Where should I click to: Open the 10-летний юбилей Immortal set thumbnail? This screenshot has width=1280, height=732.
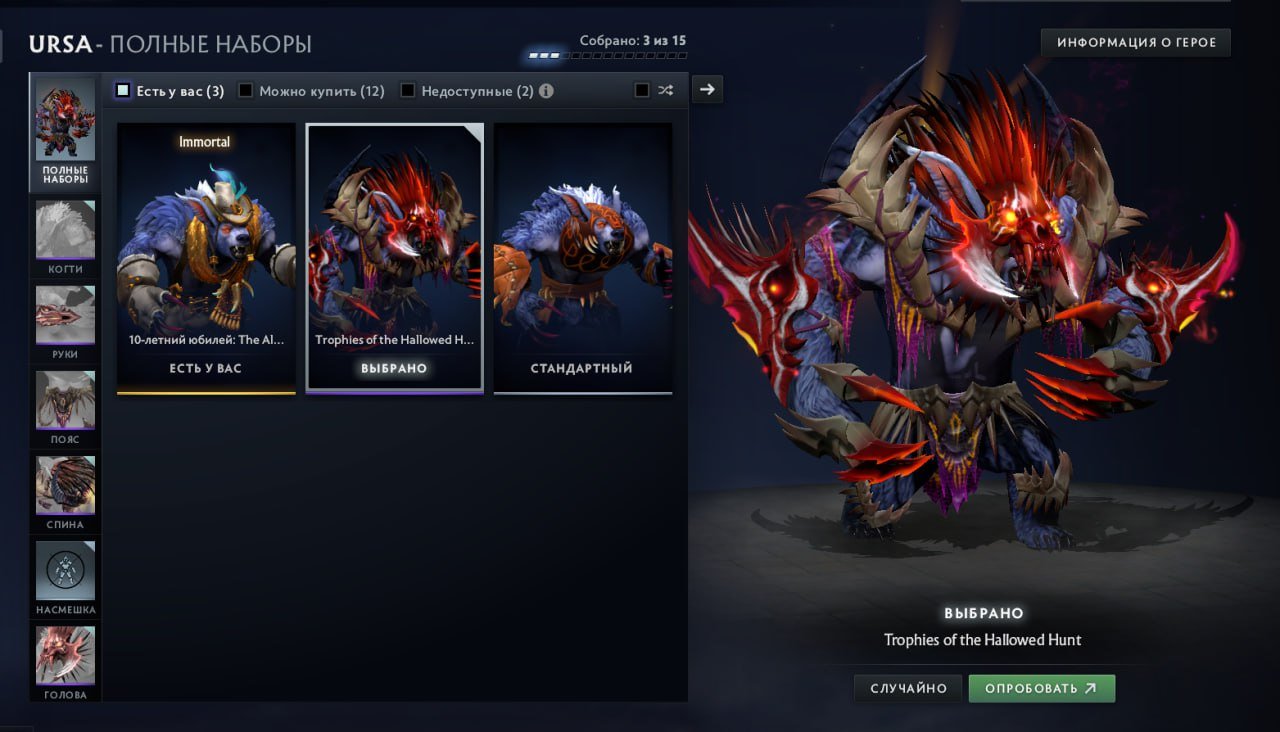pos(205,256)
